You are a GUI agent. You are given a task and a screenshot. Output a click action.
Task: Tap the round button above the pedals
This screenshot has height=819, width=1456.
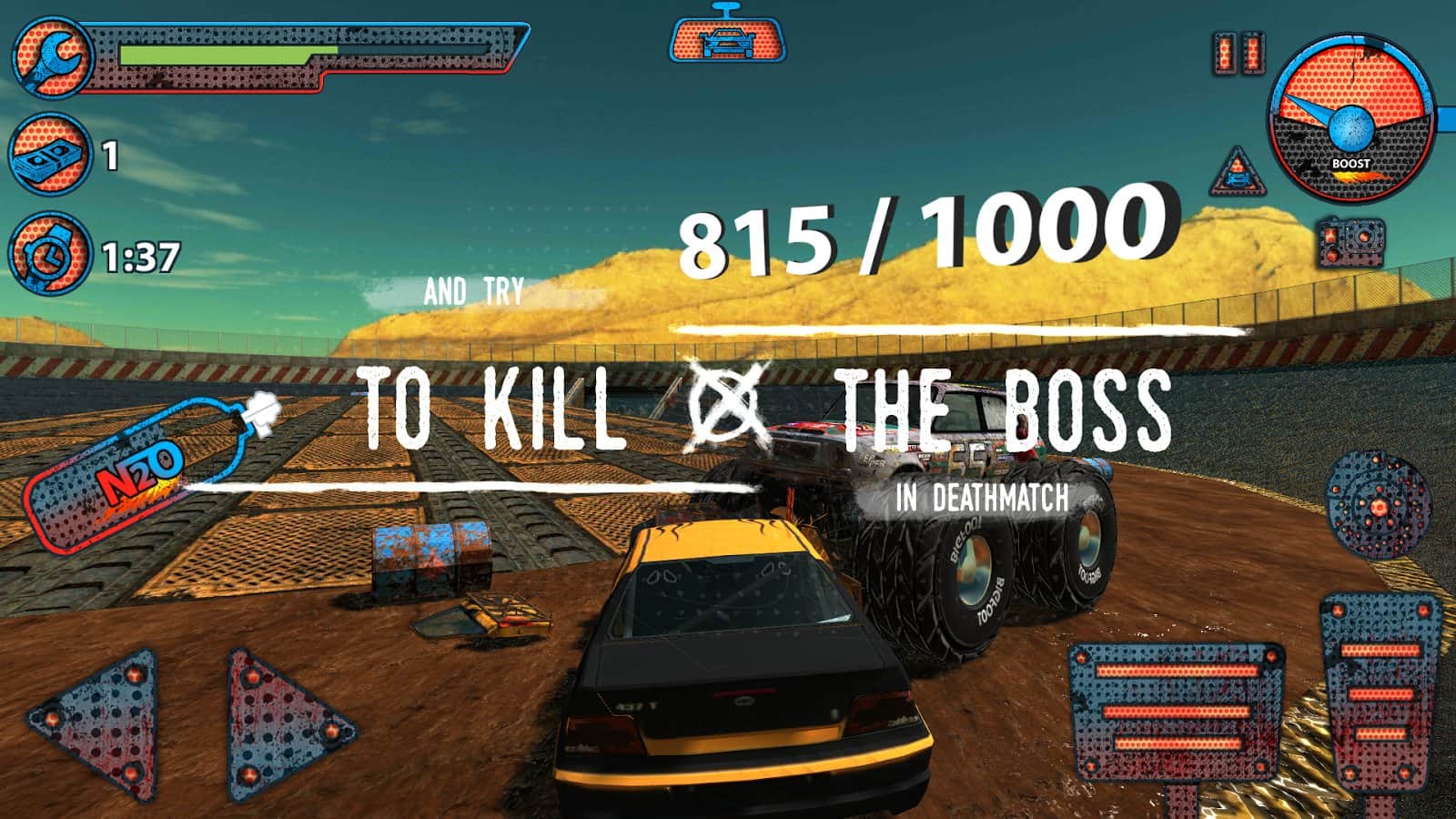[x=1378, y=503]
